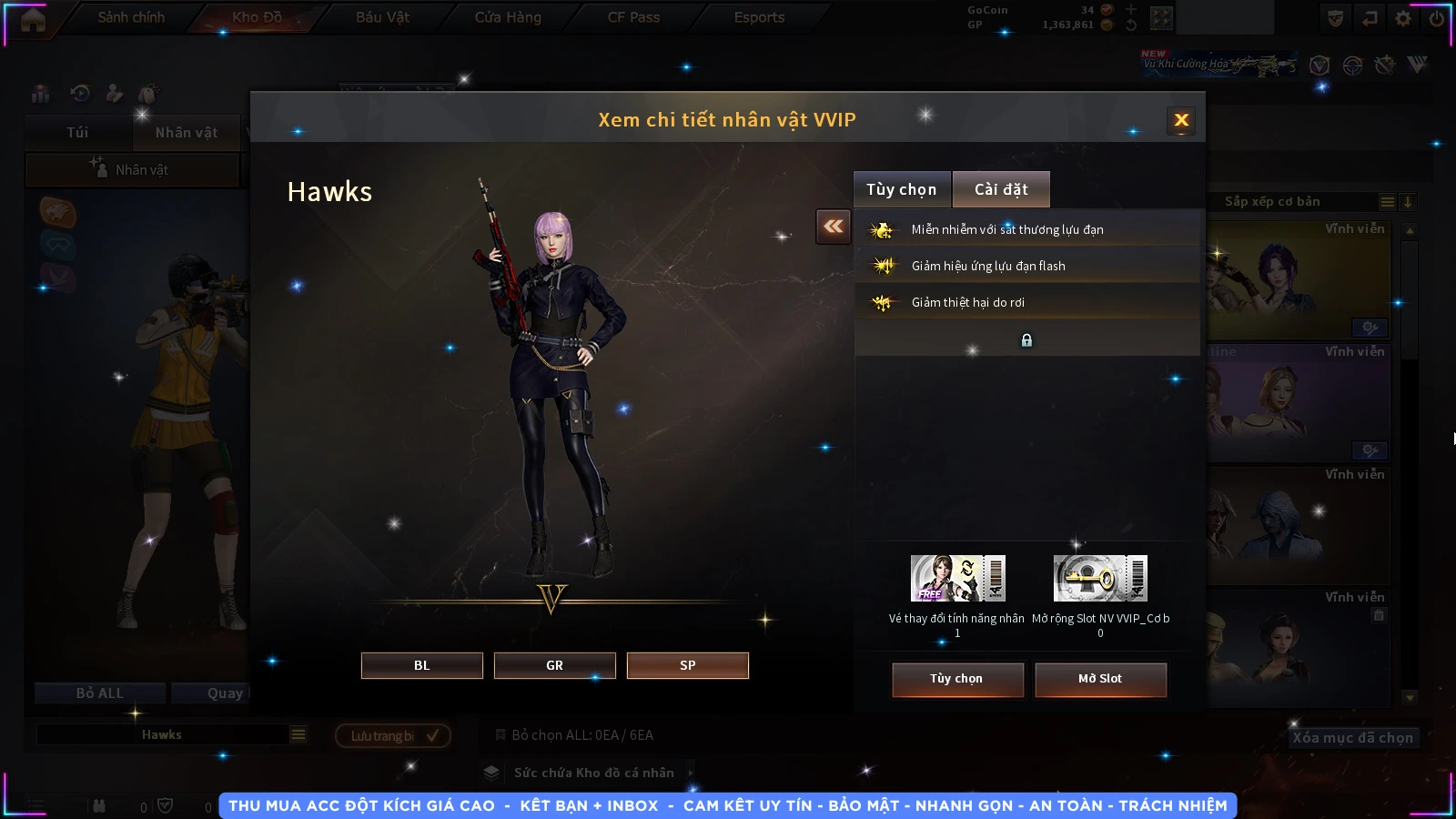
Task: Collapse panel with the double-arrow button
Action: tap(834, 227)
